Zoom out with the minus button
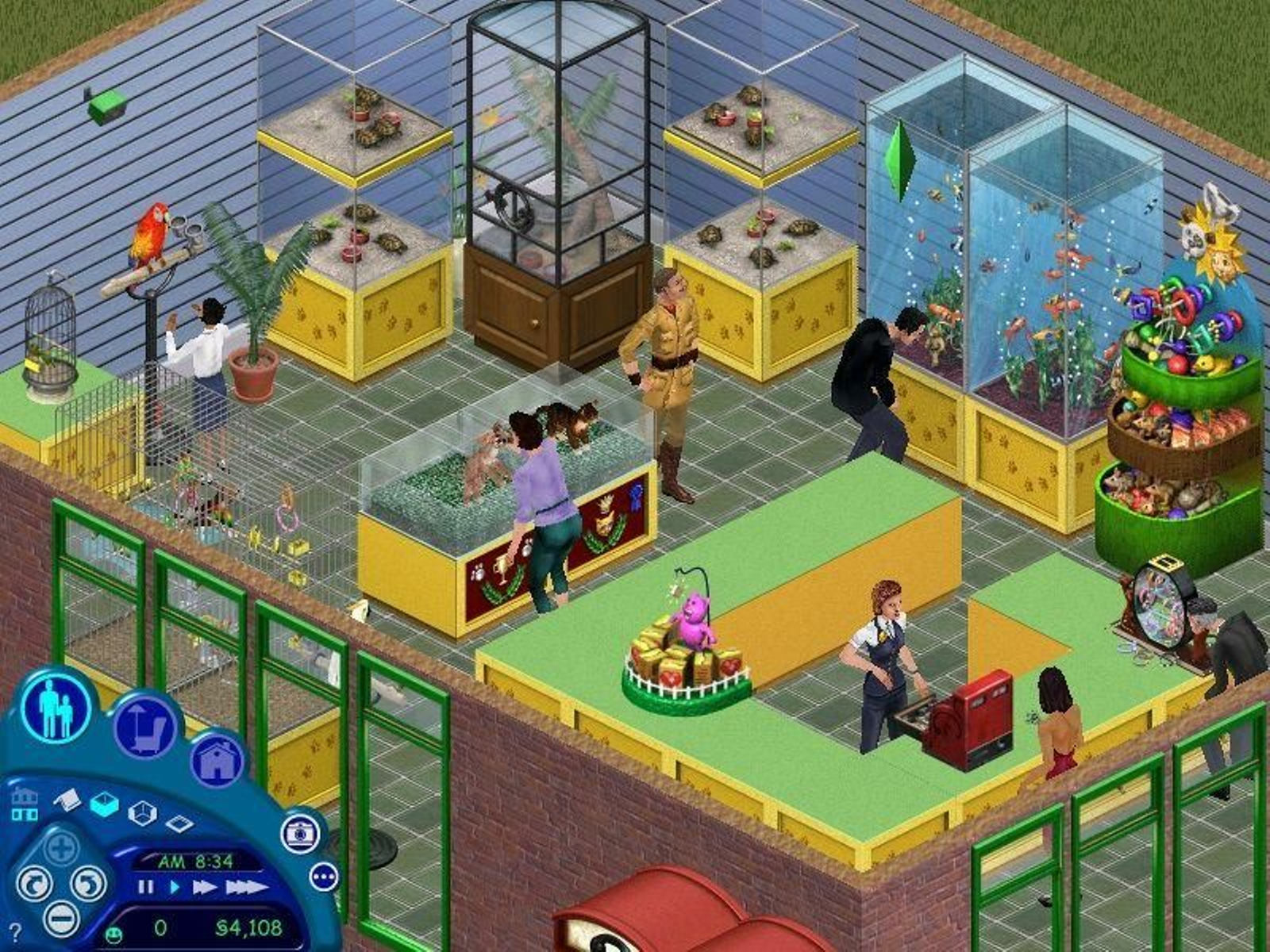1270x952 pixels. pyautogui.click(x=61, y=922)
